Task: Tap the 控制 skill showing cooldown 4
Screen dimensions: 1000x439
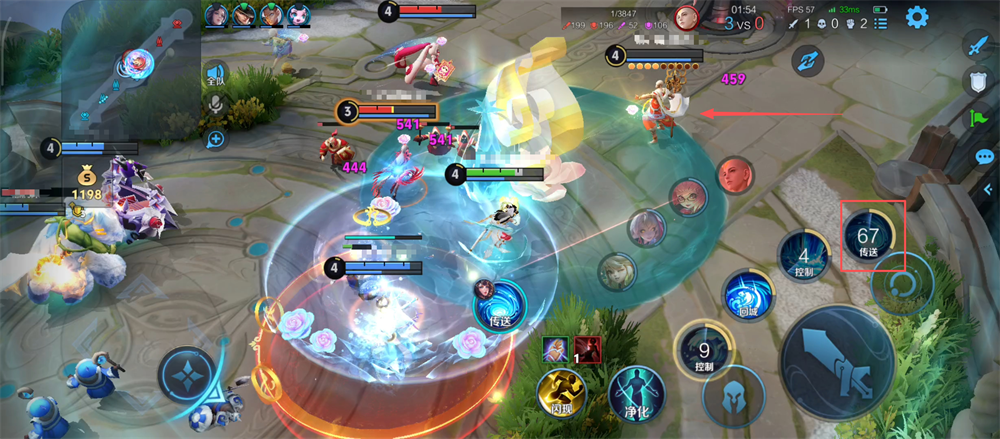Action: pyautogui.click(x=804, y=255)
